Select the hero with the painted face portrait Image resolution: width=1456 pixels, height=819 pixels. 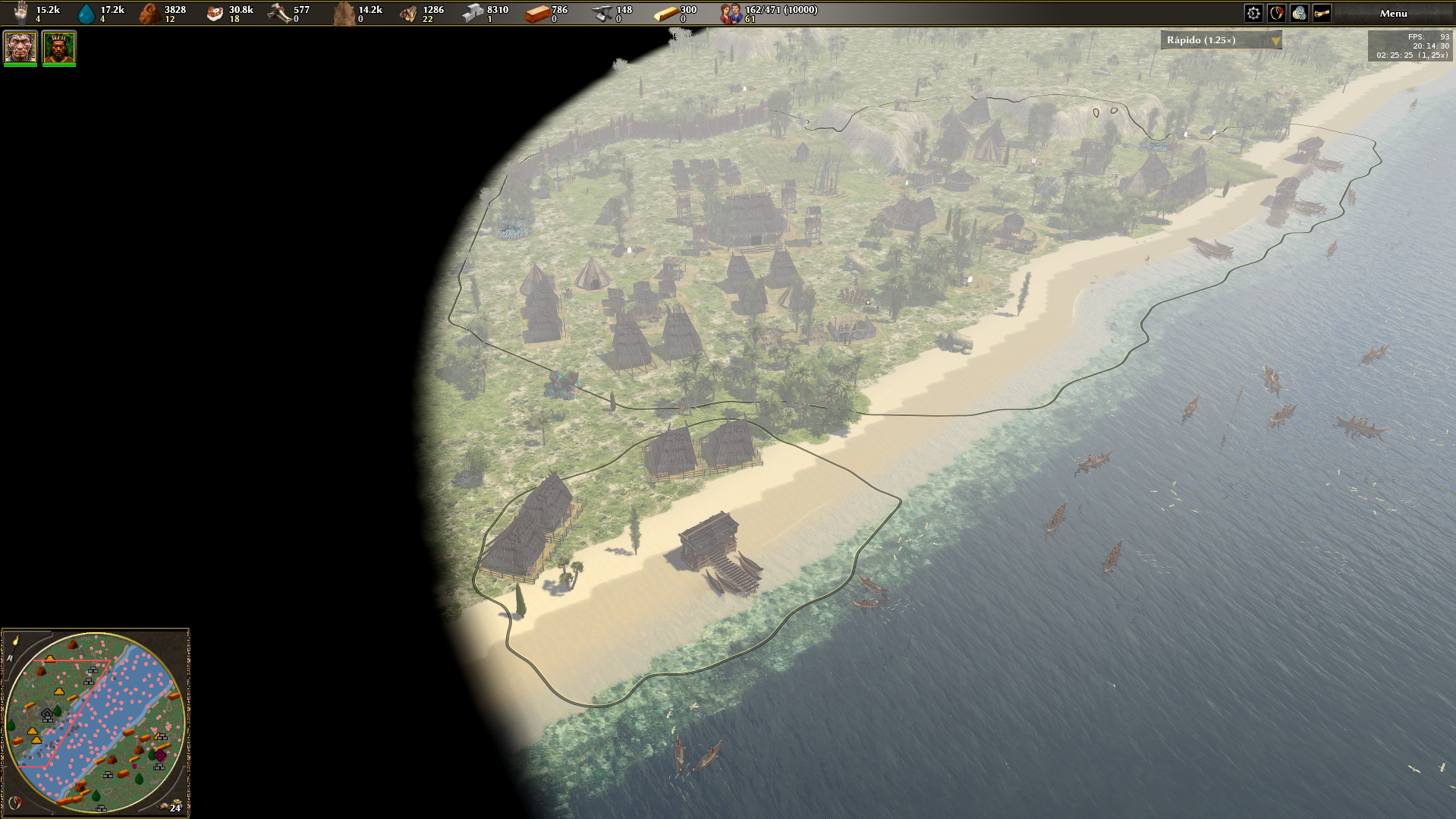20,48
